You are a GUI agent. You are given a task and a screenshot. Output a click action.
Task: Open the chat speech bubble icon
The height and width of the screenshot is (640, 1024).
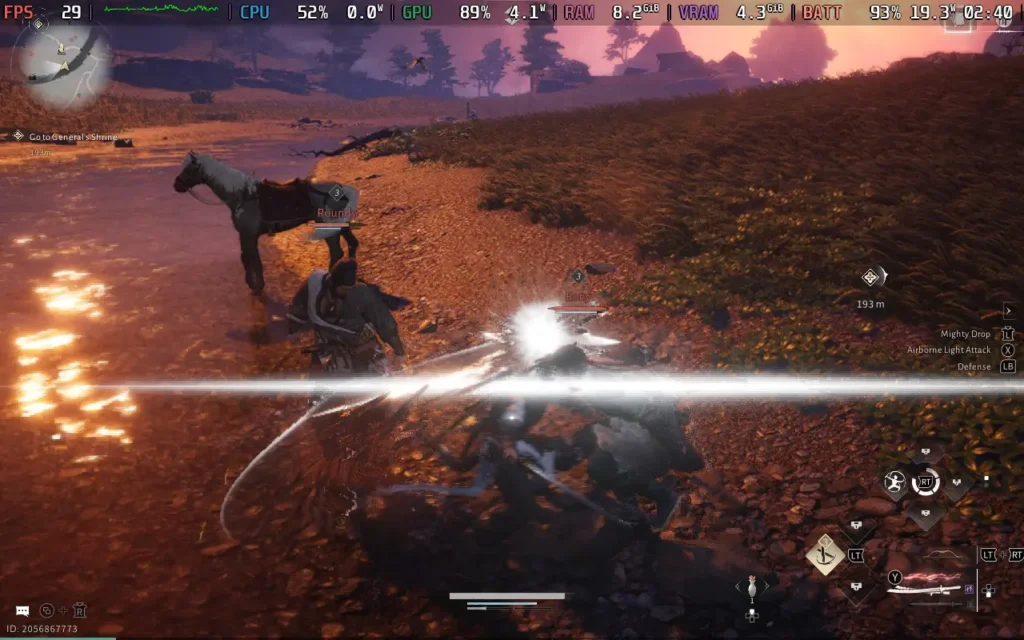22,609
